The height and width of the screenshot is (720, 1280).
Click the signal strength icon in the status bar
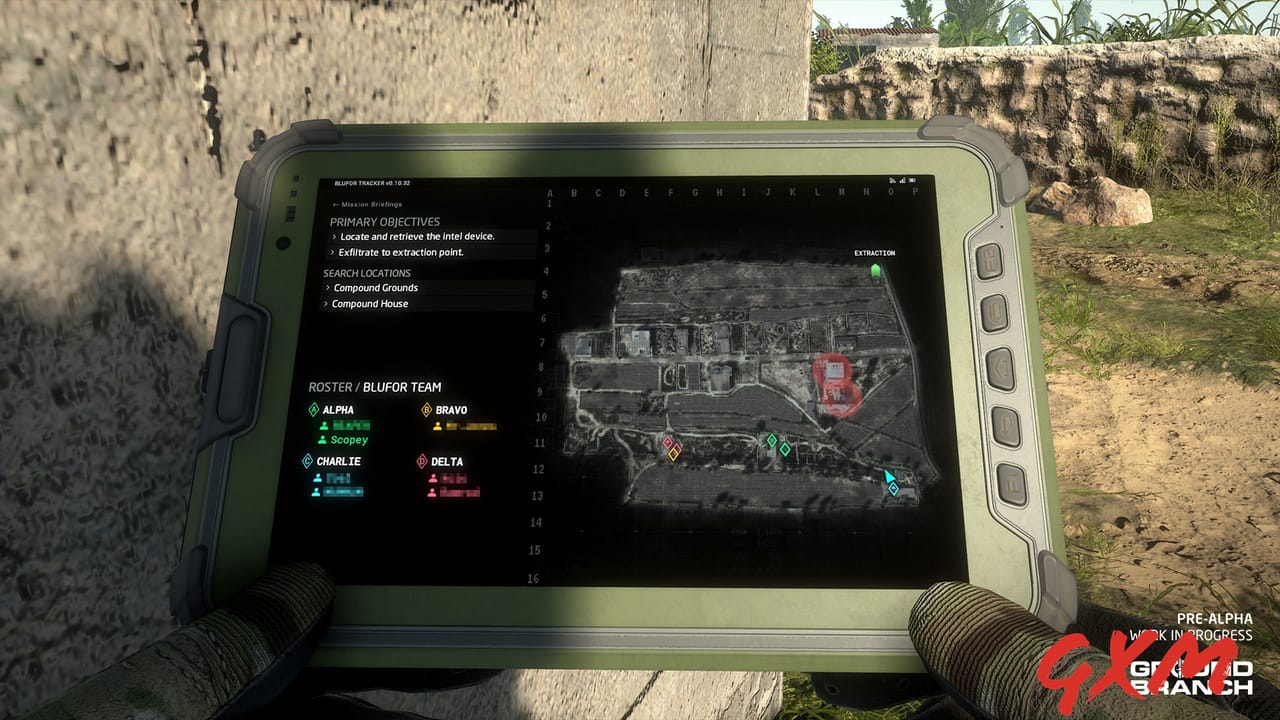click(902, 180)
